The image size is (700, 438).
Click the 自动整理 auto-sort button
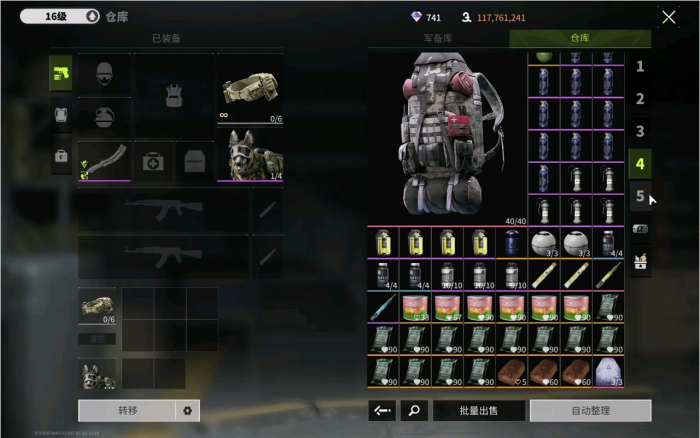[x=590, y=410]
